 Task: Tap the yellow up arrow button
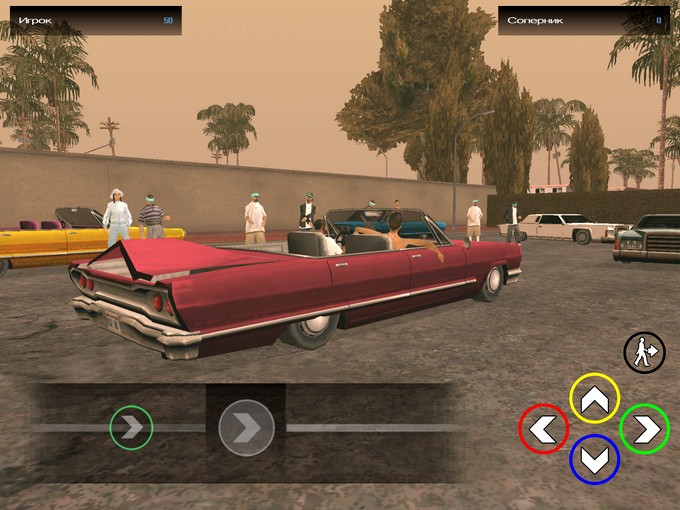(x=594, y=399)
